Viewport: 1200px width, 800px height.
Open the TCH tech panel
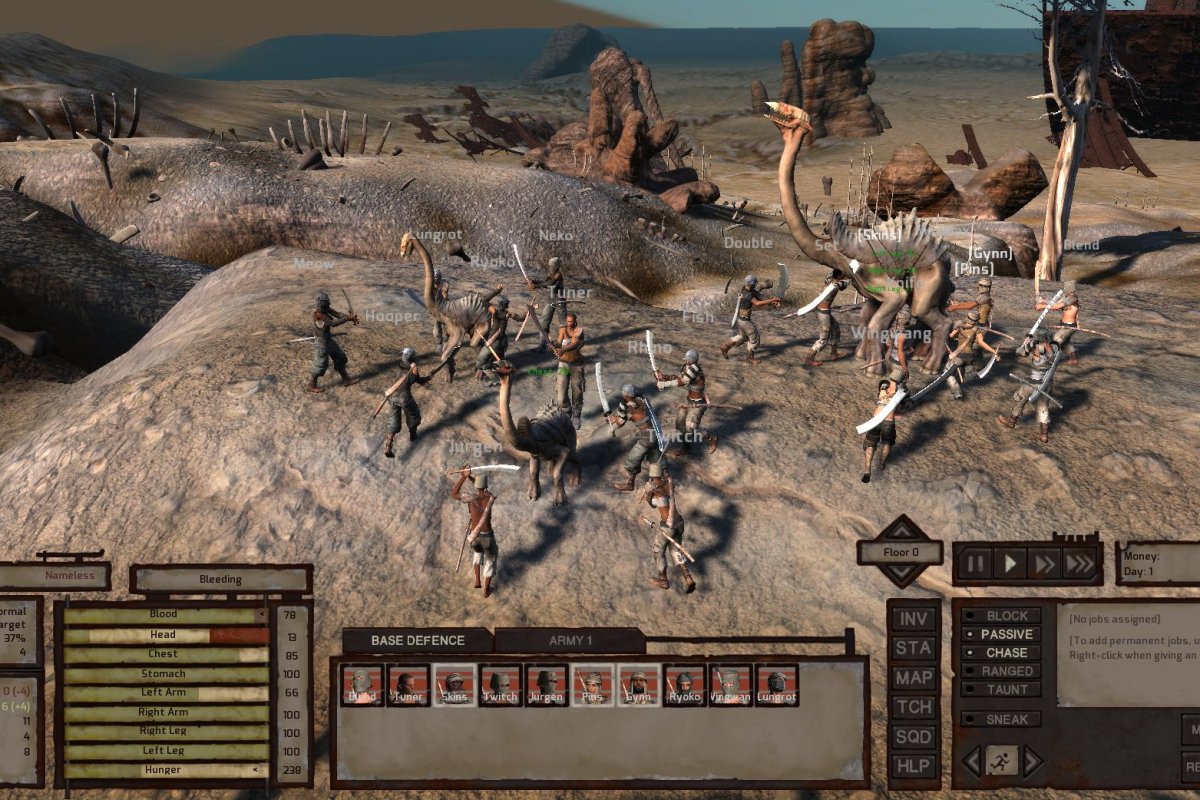coord(913,708)
